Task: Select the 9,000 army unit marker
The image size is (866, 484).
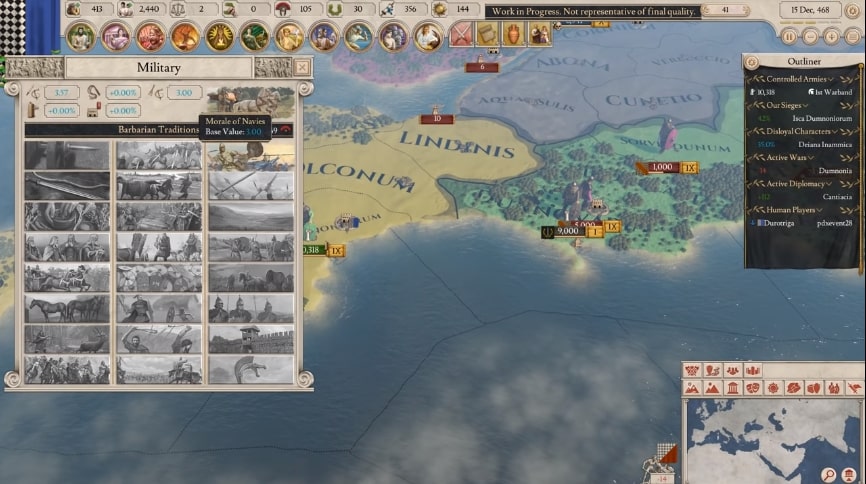Action: pyautogui.click(x=569, y=231)
